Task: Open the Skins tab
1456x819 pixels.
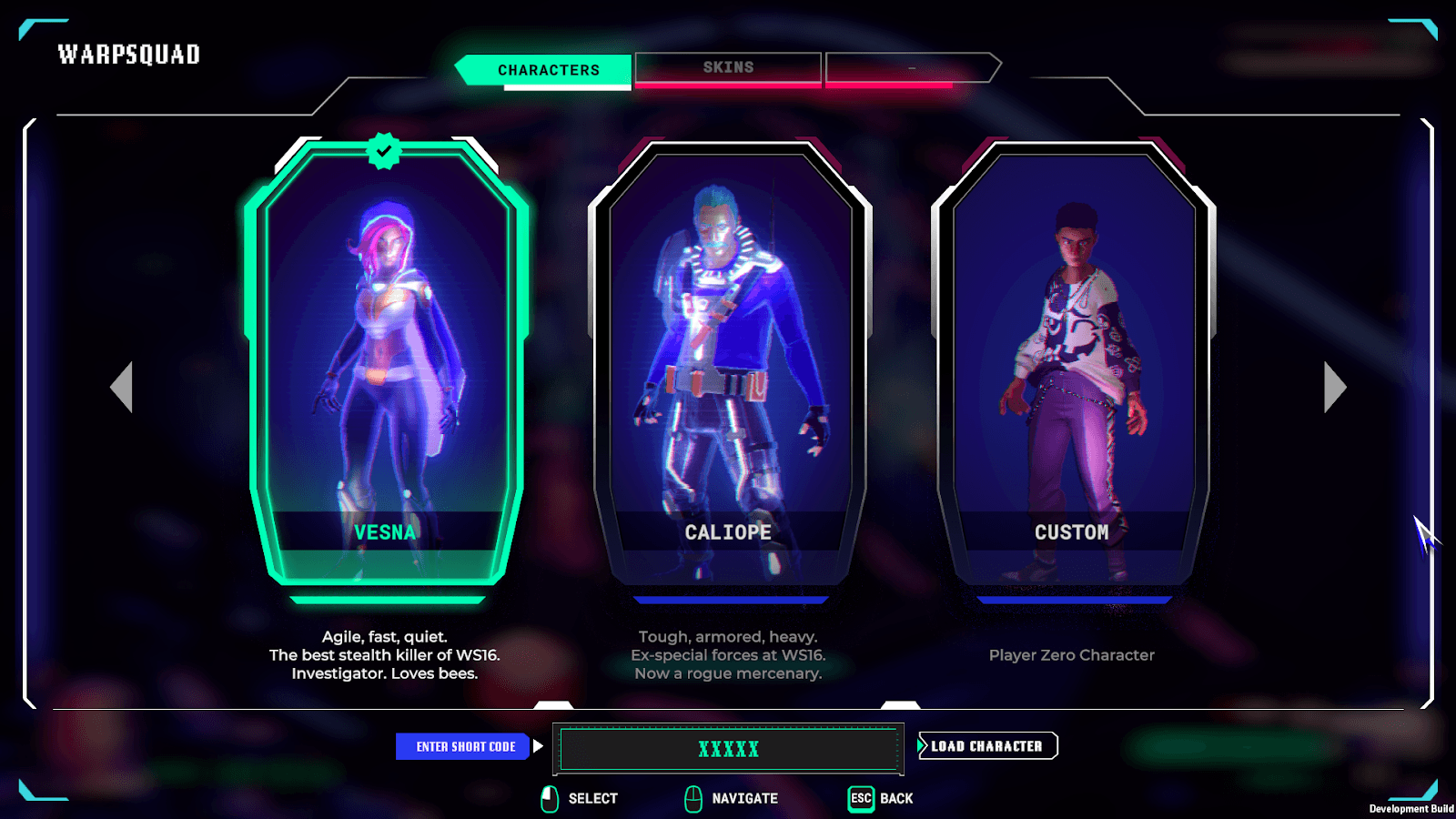Action: pyautogui.click(x=728, y=68)
